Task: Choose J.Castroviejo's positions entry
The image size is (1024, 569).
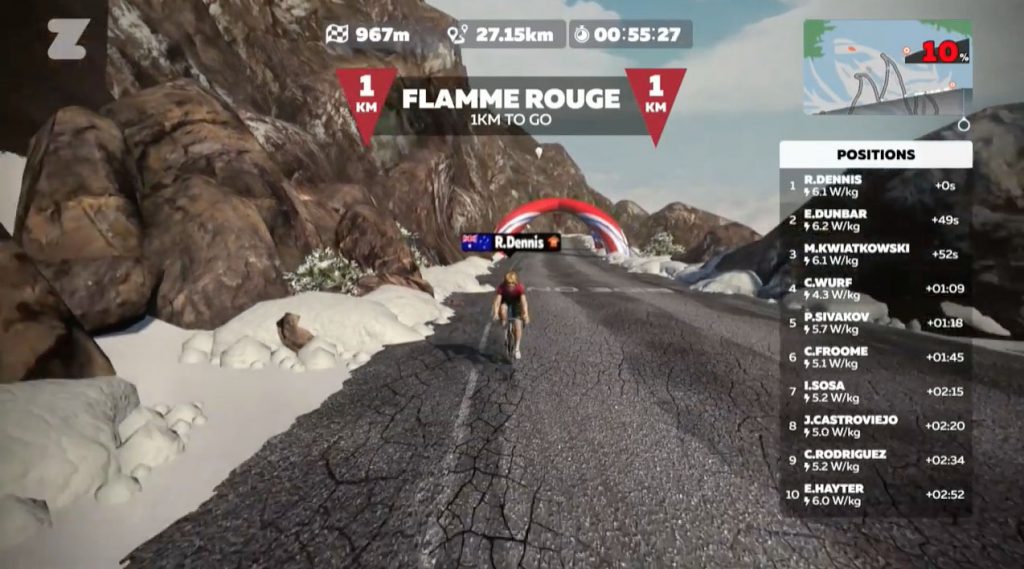Action: (875, 426)
